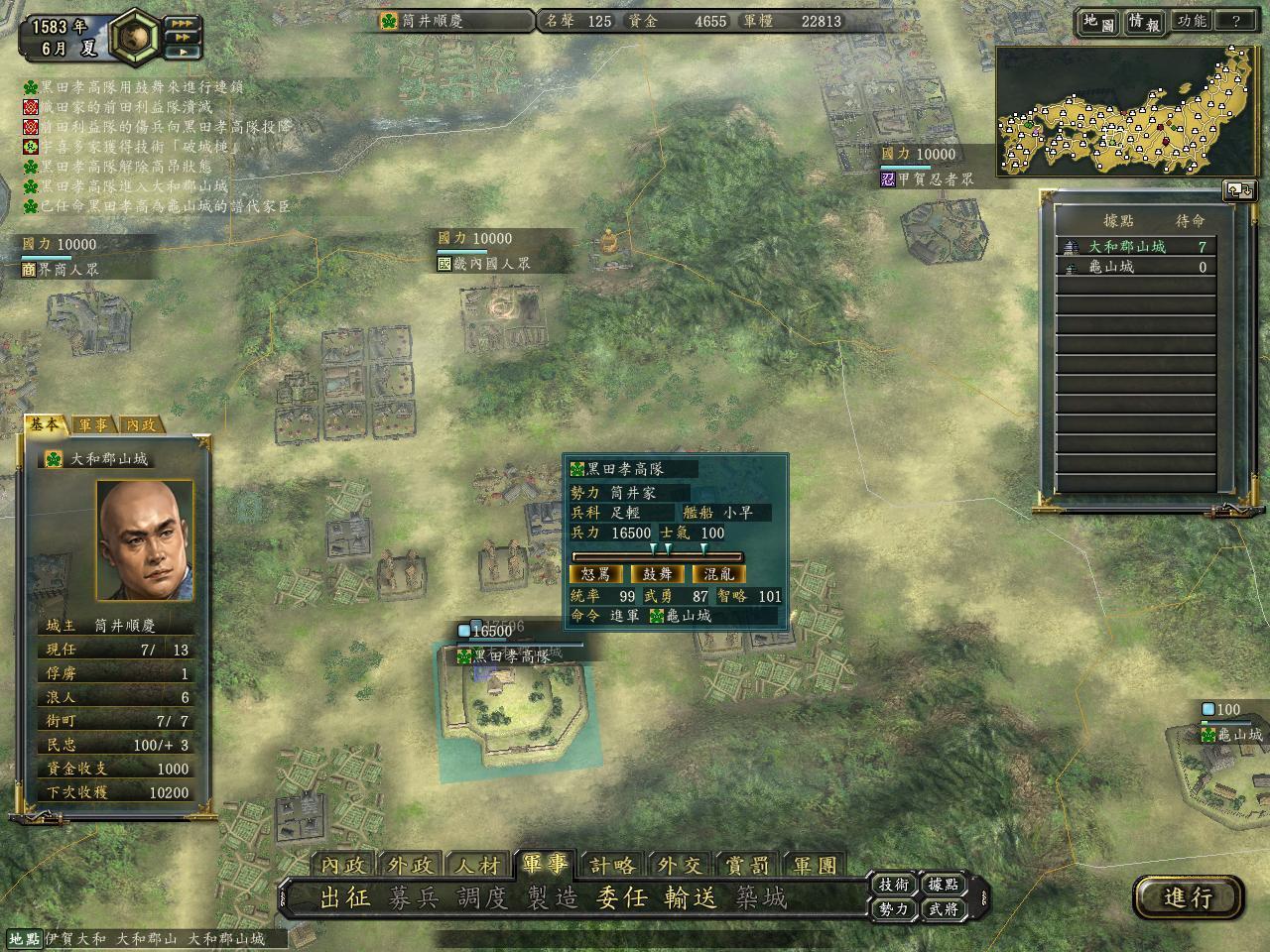This screenshot has height=952, width=1270.
Task: Open the 軍團 corps tab
Action: coord(815,865)
